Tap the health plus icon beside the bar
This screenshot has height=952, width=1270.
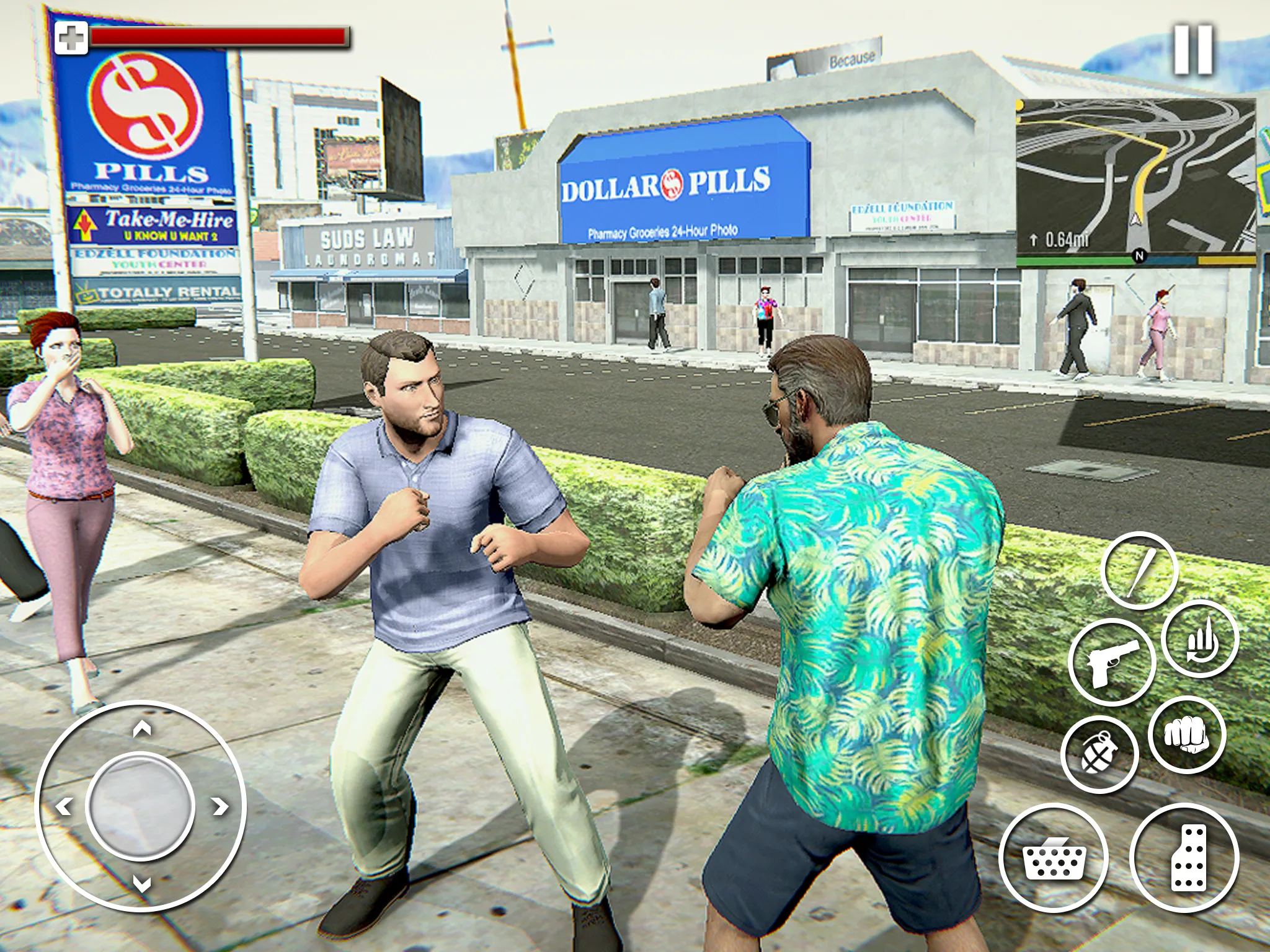73,37
